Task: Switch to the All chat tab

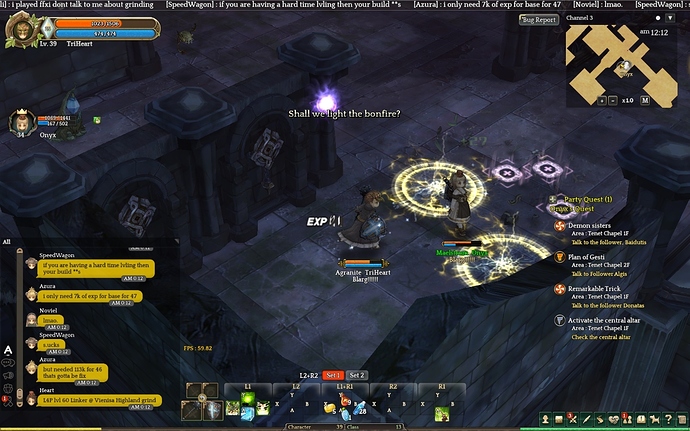Action: pyautogui.click(x=7, y=241)
